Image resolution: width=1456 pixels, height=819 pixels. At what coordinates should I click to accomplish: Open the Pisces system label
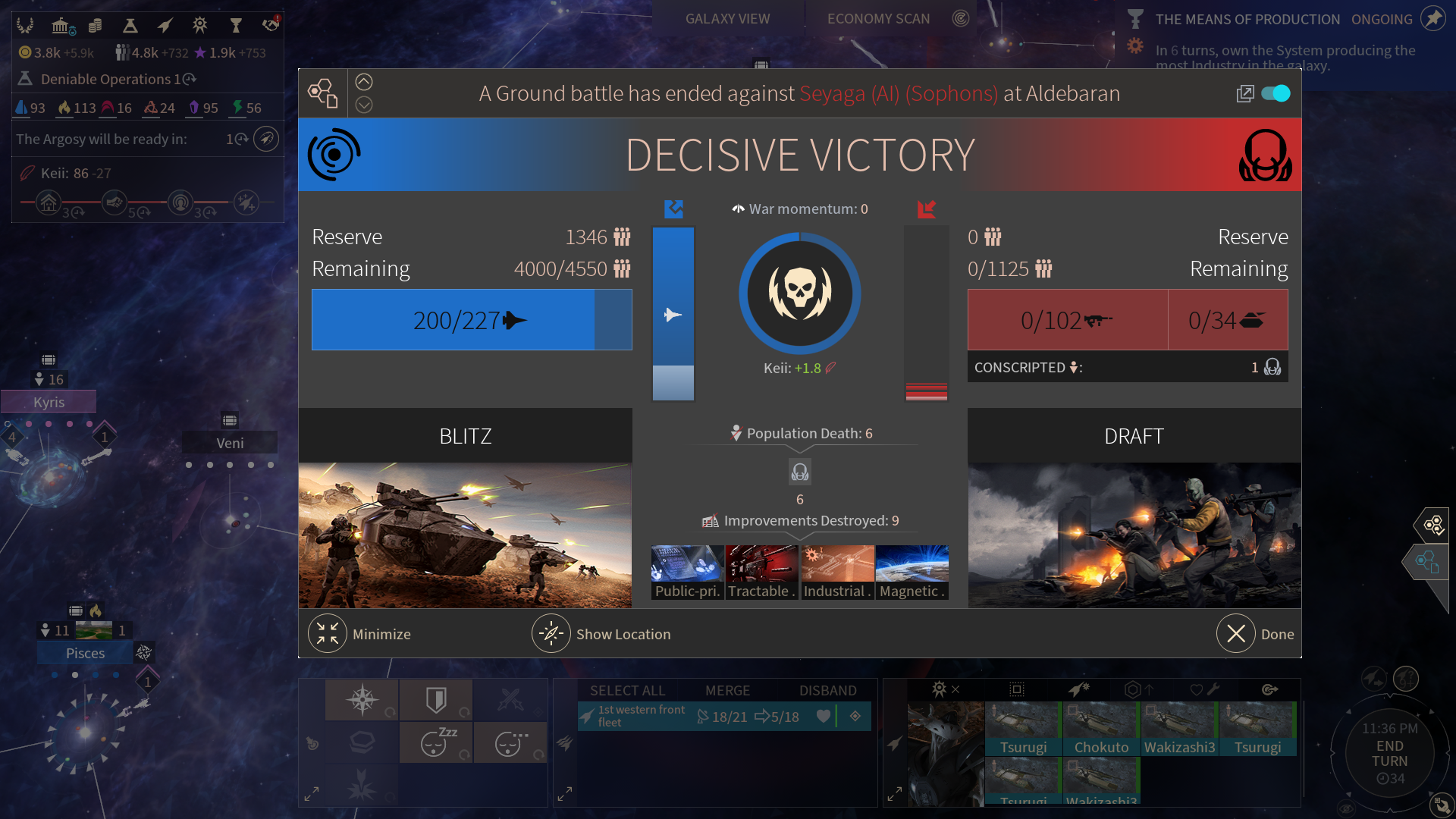pos(85,653)
